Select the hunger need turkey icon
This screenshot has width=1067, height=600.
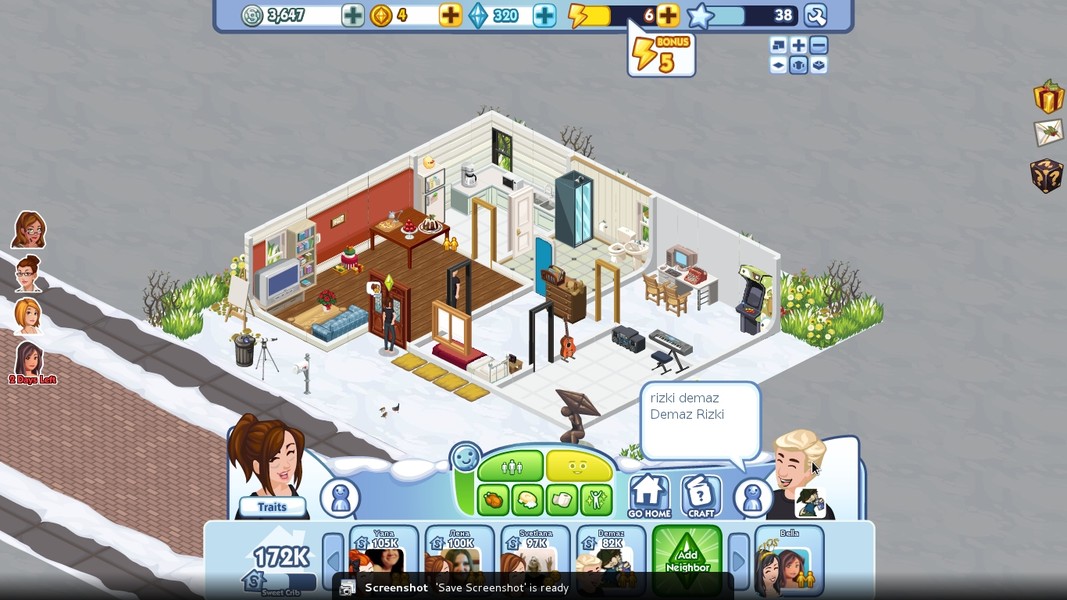(494, 497)
